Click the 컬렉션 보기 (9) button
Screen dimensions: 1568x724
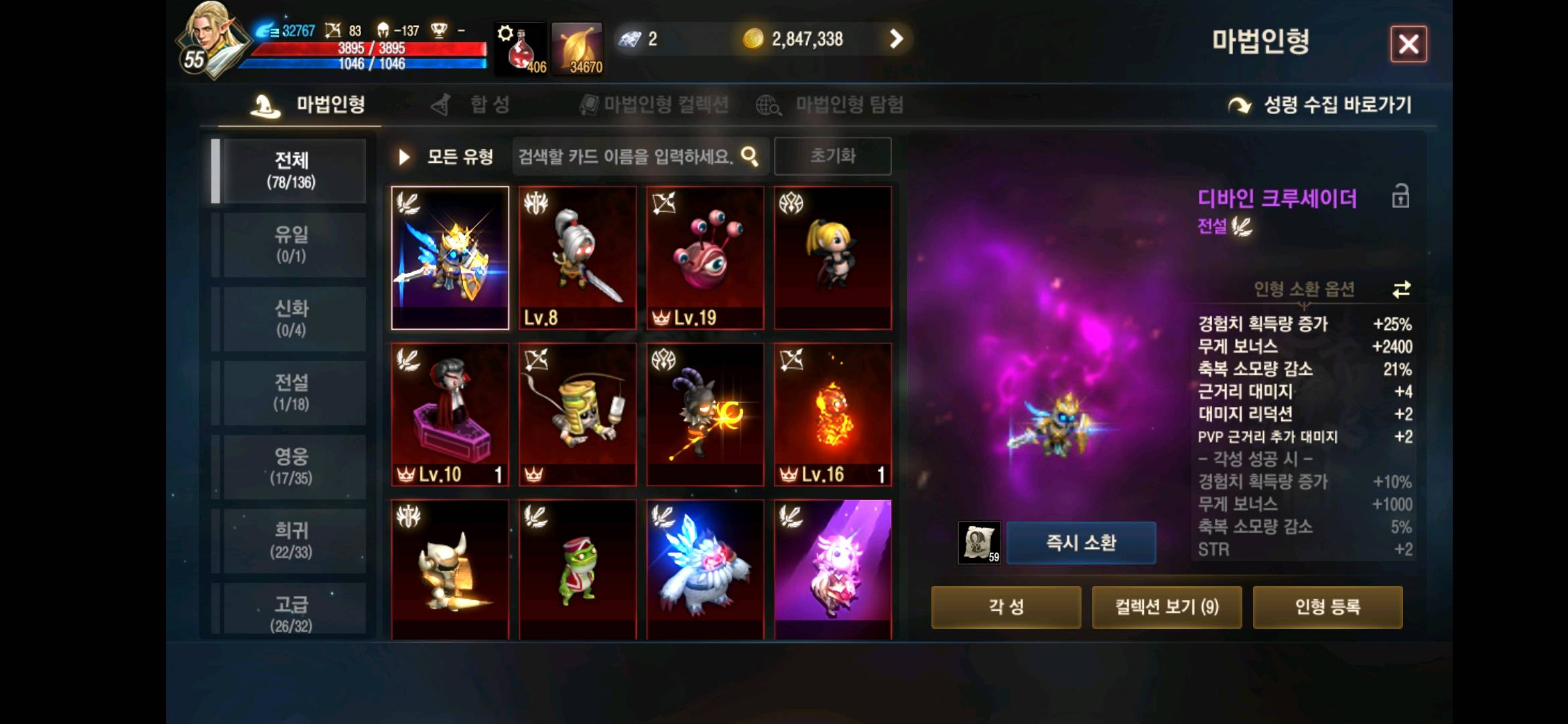pos(1167,606)
